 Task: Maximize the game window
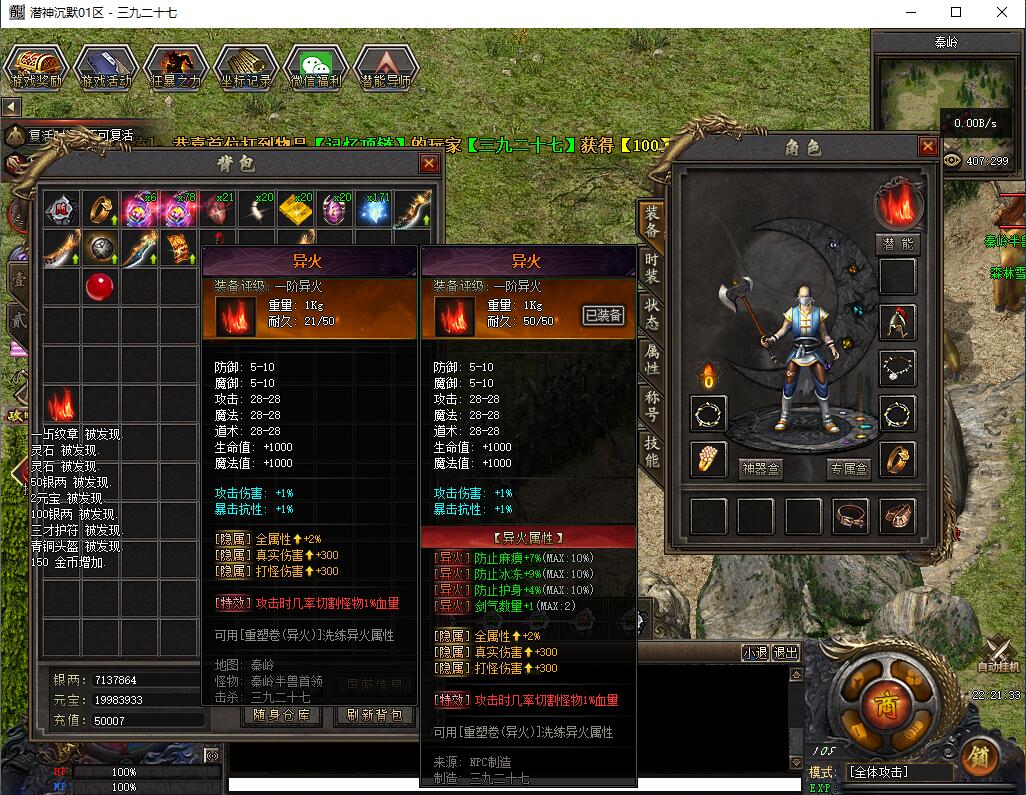click(x=955, y=13)
